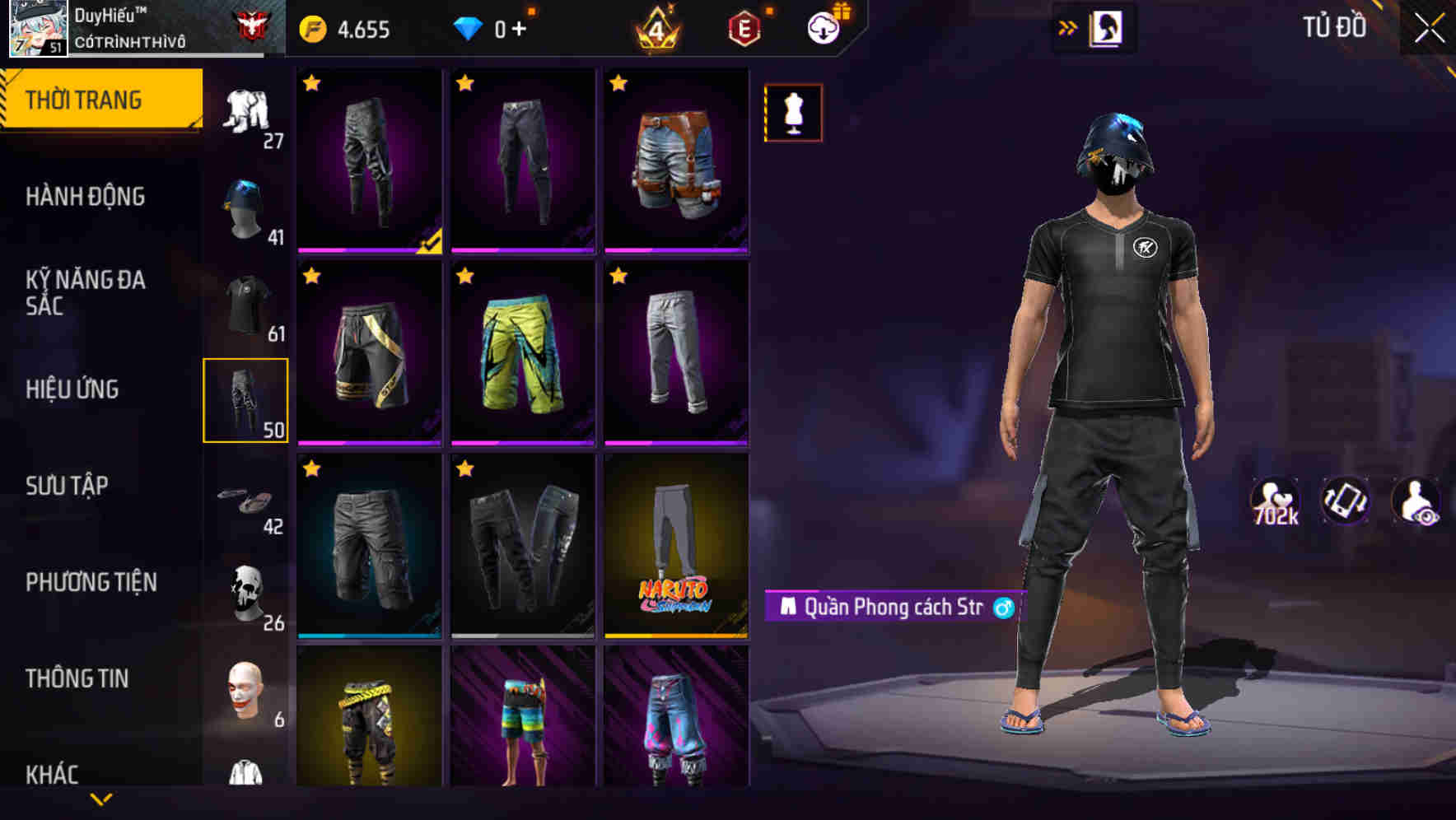
Task: Expand more categories with the bottom sidebar chevron
Action: click(x=101, y=799)
